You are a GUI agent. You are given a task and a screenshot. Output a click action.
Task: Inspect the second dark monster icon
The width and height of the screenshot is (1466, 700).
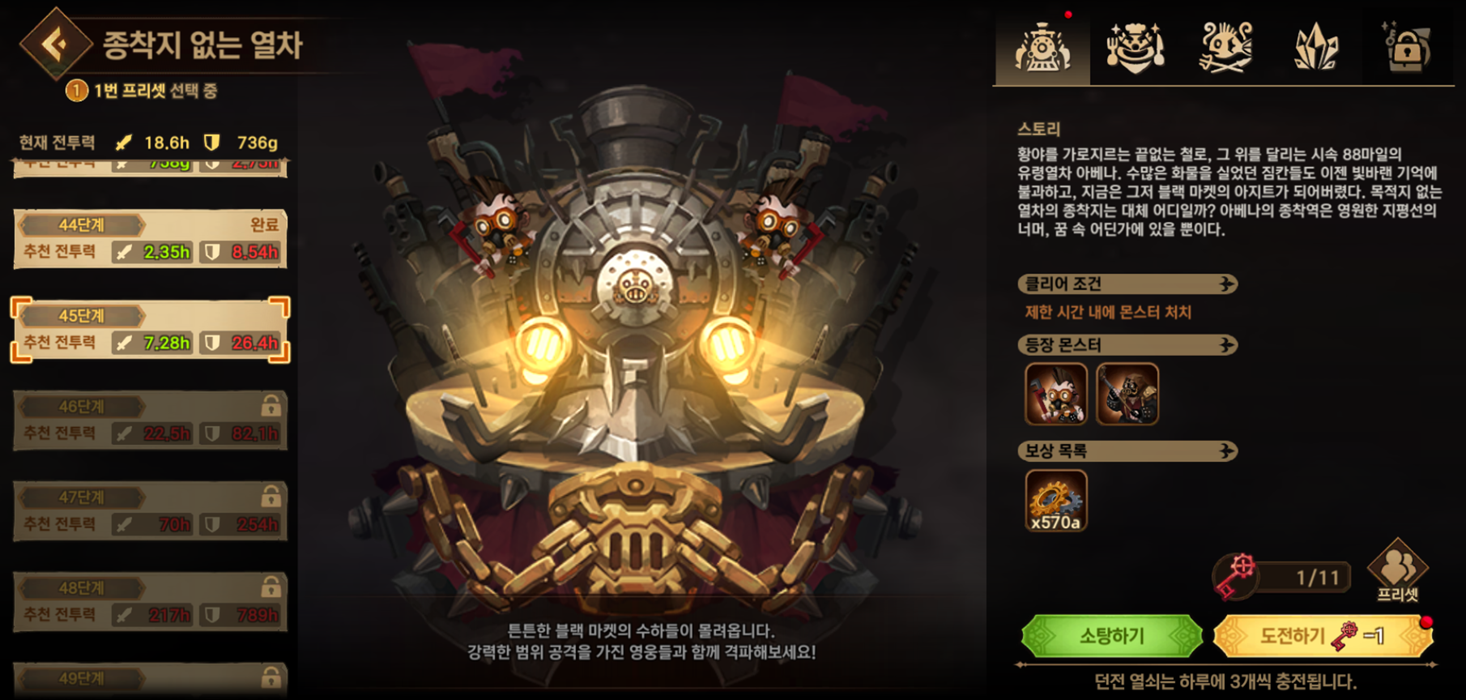pyautogui.click(x=1127, y=394)
